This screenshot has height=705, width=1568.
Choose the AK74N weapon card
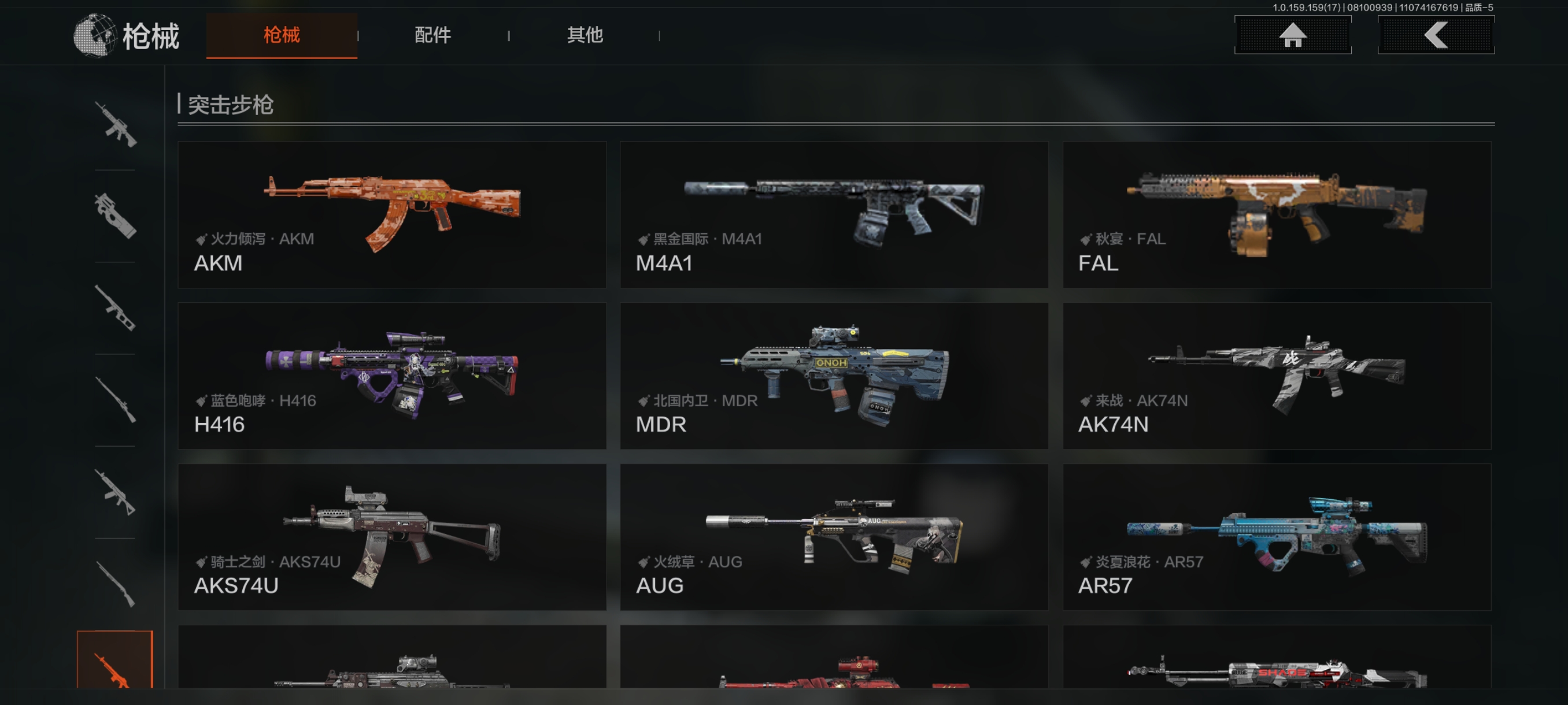point(1277,375)
